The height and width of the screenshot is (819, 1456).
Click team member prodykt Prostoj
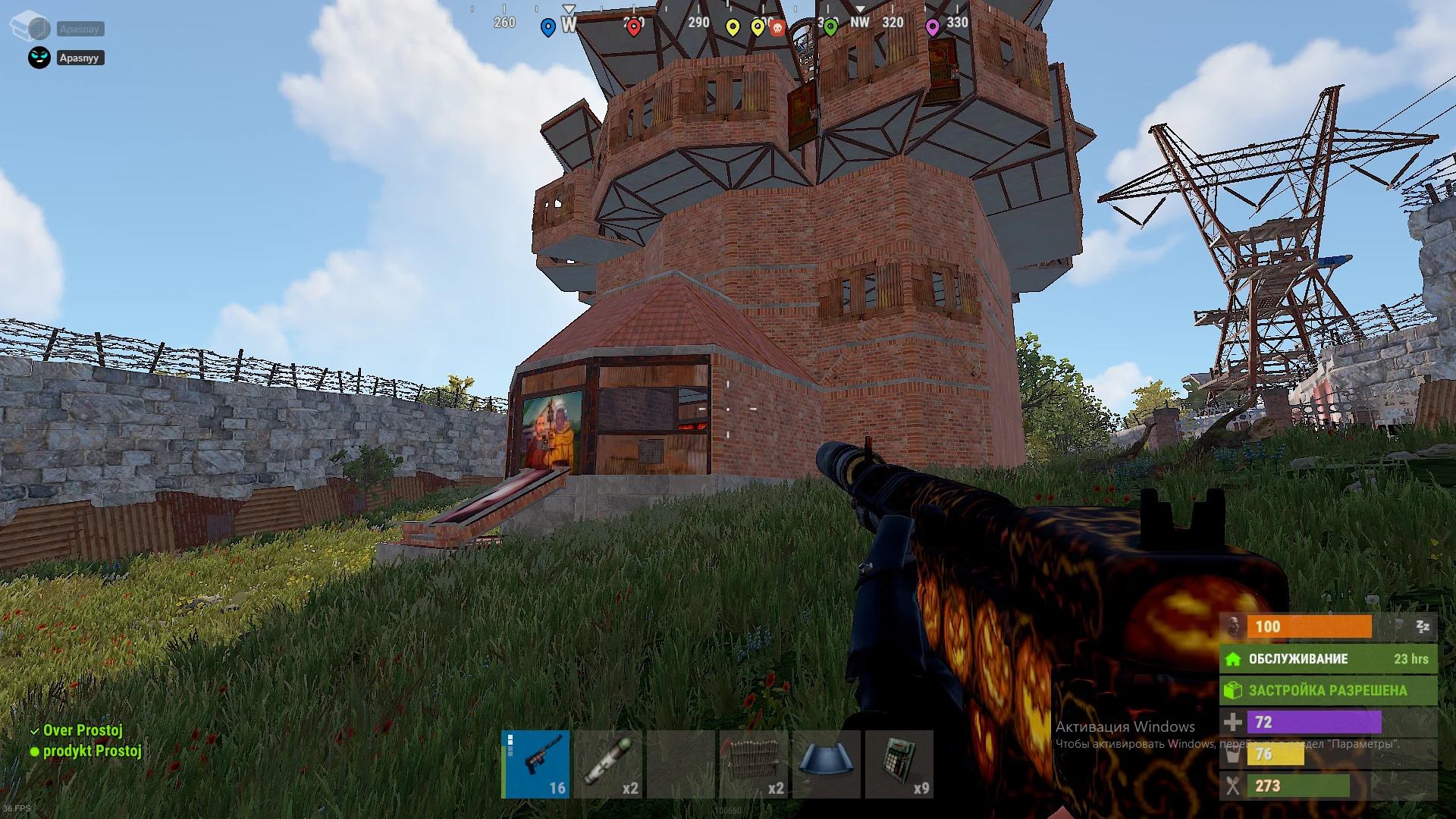tap(92, 751)
